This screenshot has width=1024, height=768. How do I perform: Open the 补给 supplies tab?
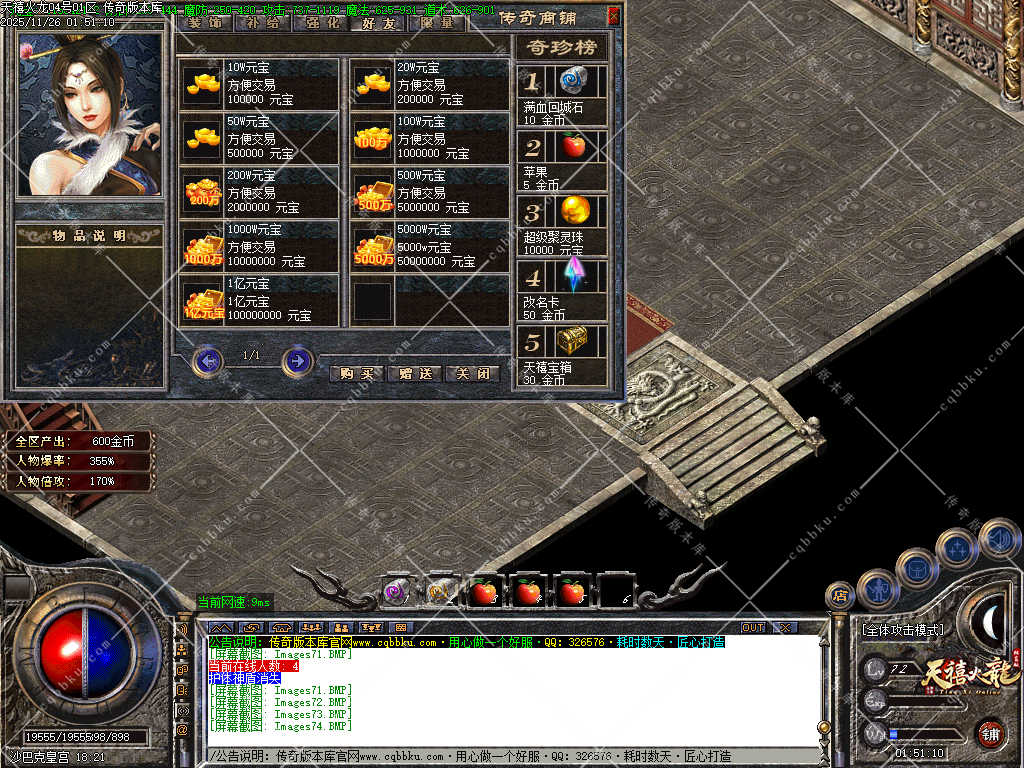click(262, 22)
